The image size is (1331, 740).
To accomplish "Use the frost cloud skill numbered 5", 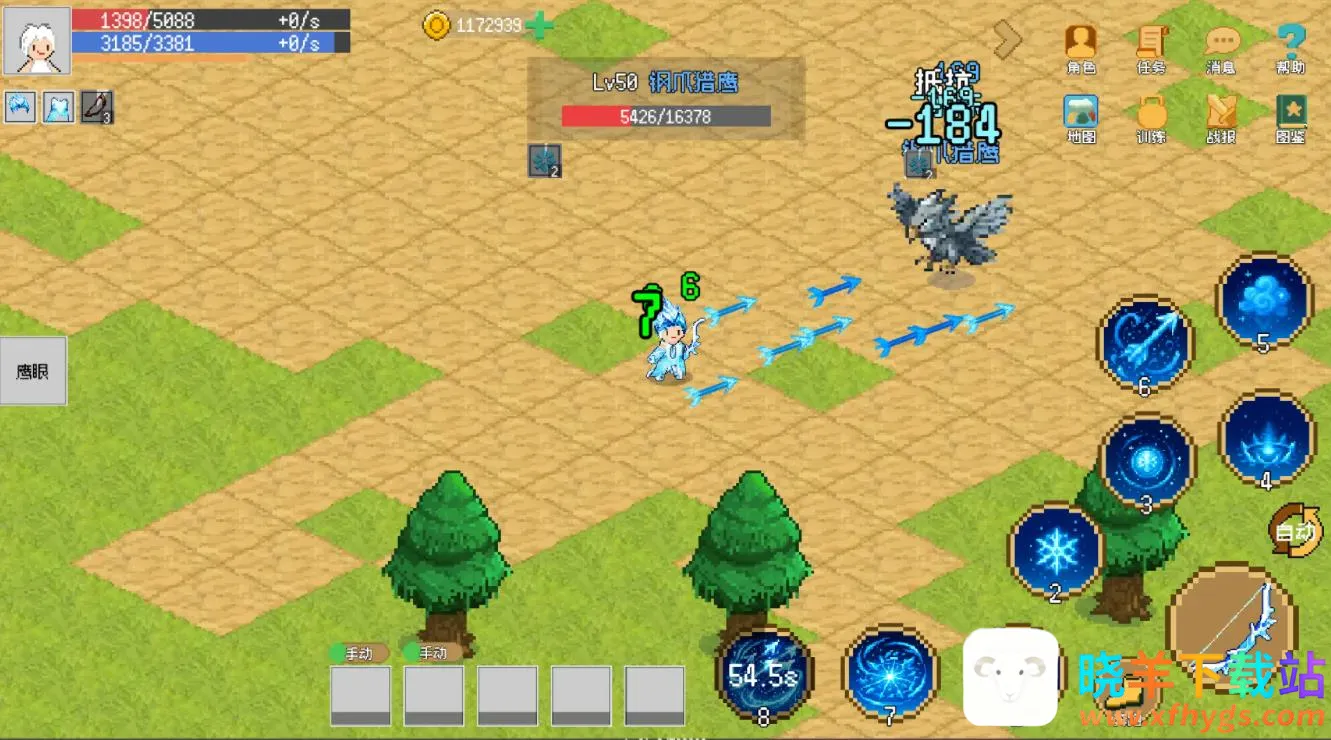I will click(1264, 301).
